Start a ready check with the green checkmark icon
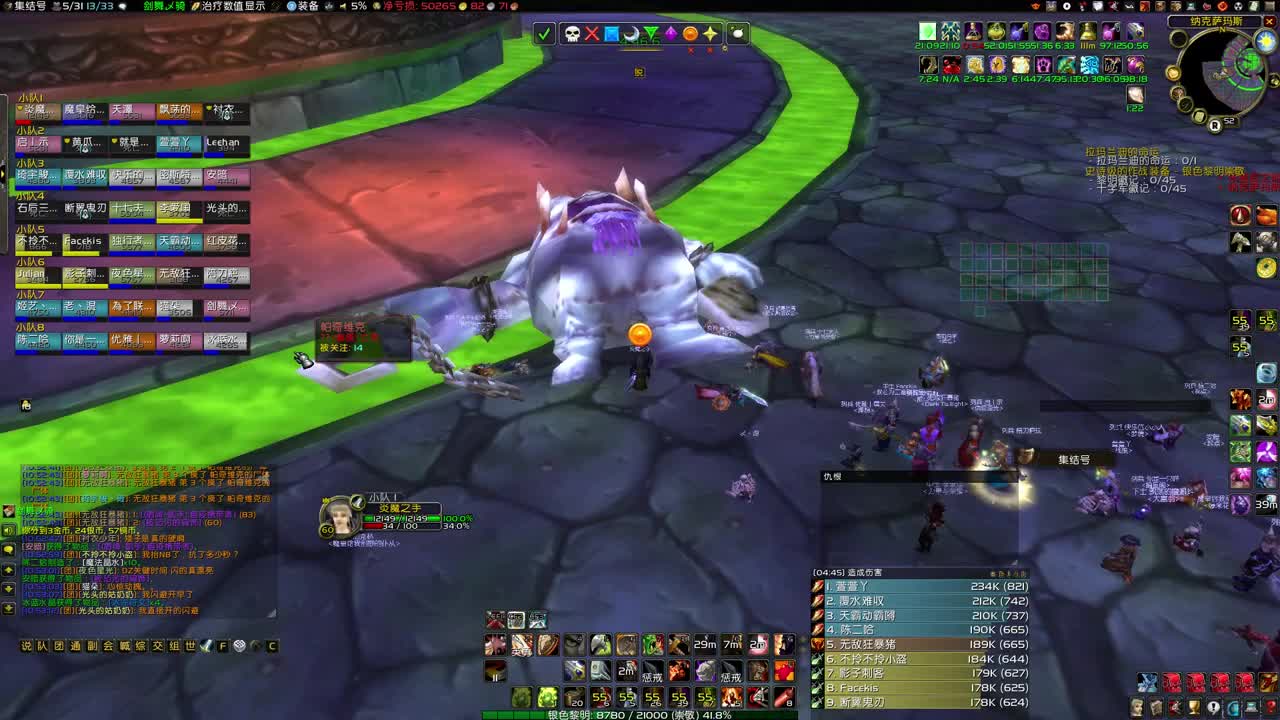1280x720 pixels. [543, 35]
